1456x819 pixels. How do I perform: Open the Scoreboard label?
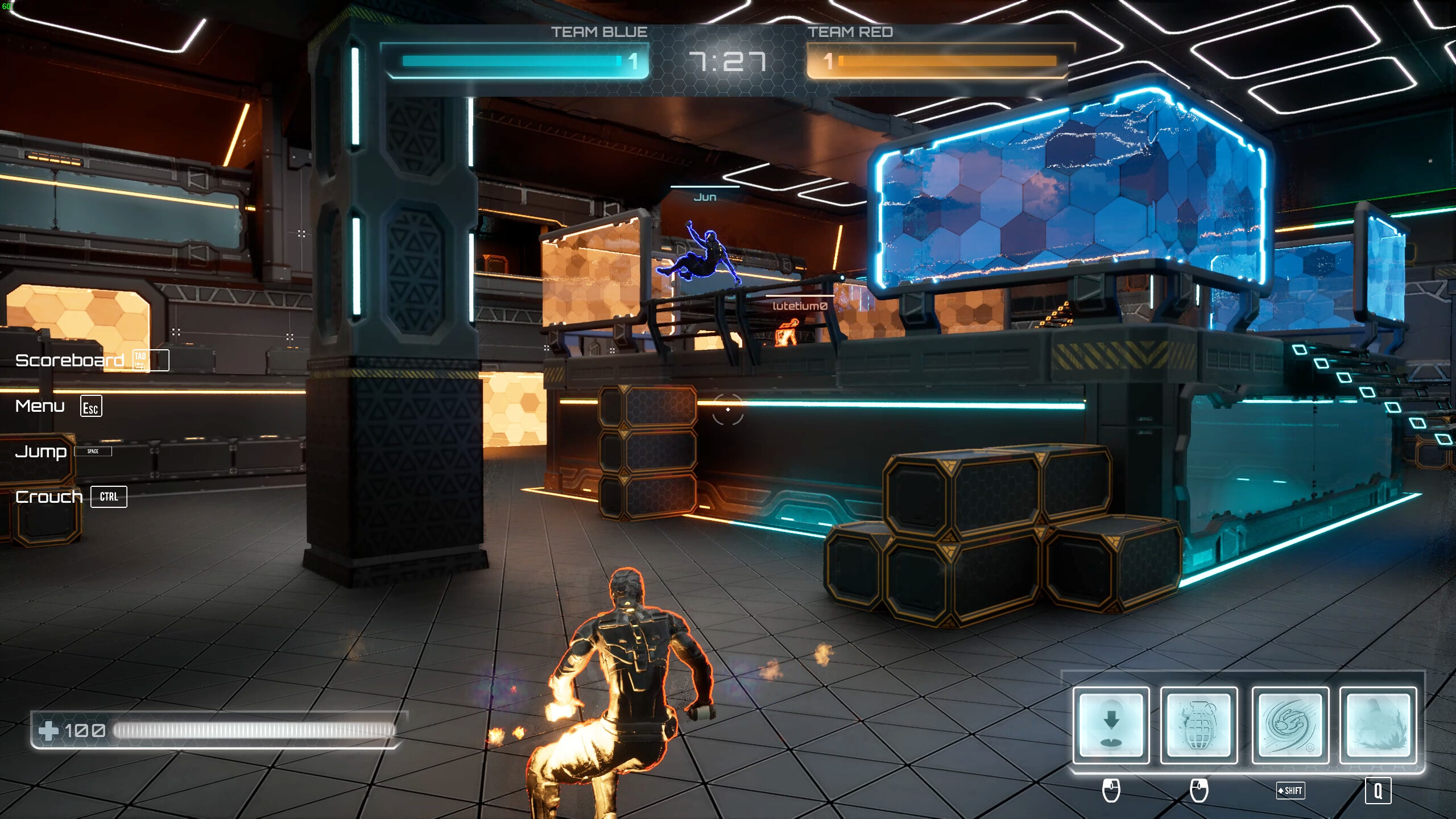[71, 360]
